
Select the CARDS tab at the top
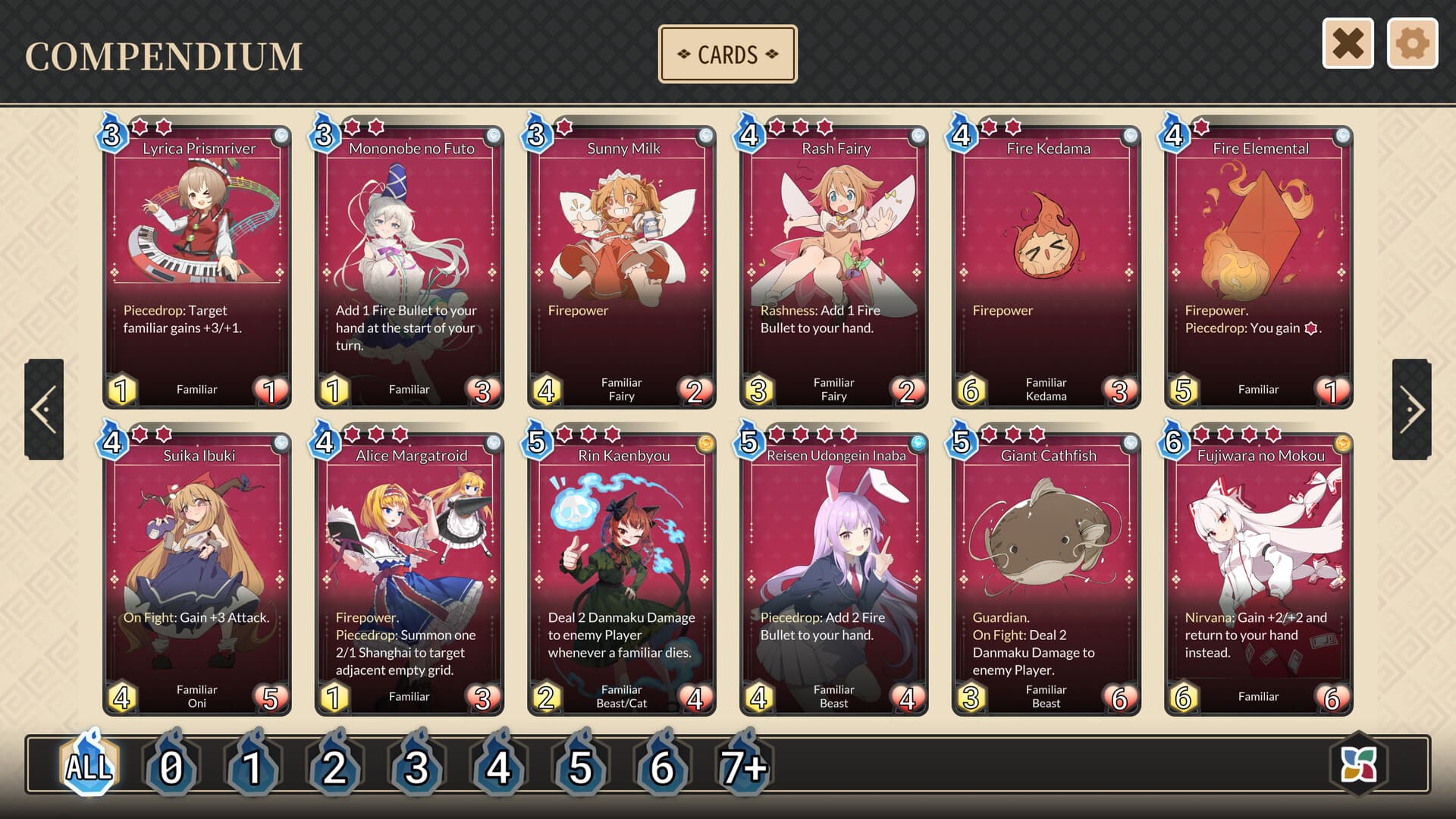tap(727, 53)
